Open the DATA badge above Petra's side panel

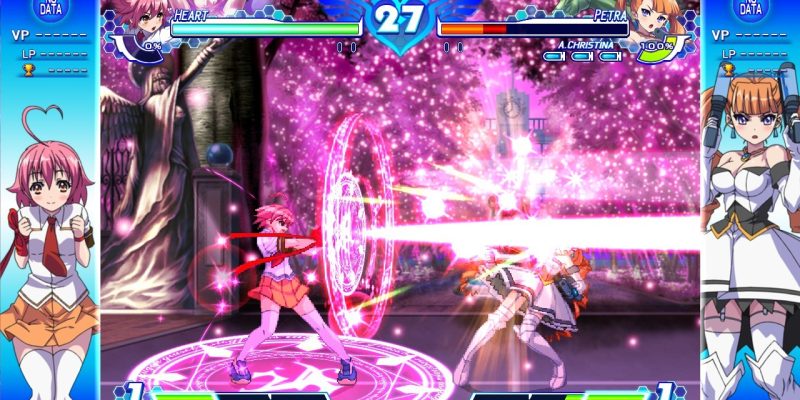[750, 8]
